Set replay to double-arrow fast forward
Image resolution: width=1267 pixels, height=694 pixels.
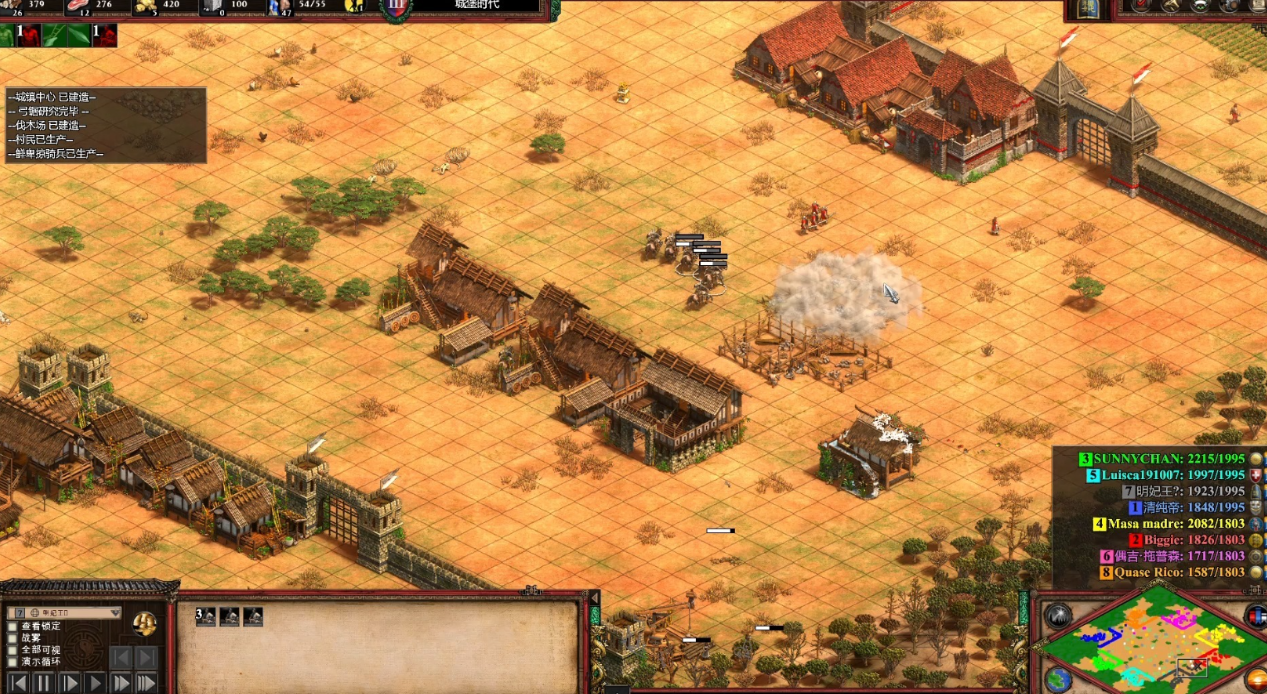coord(121,683)
